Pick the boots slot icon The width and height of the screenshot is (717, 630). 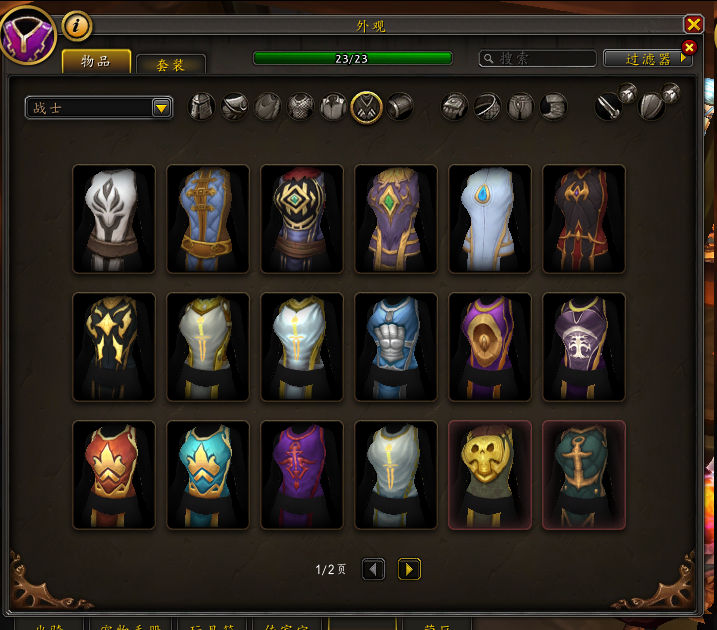tap(552, 106)
